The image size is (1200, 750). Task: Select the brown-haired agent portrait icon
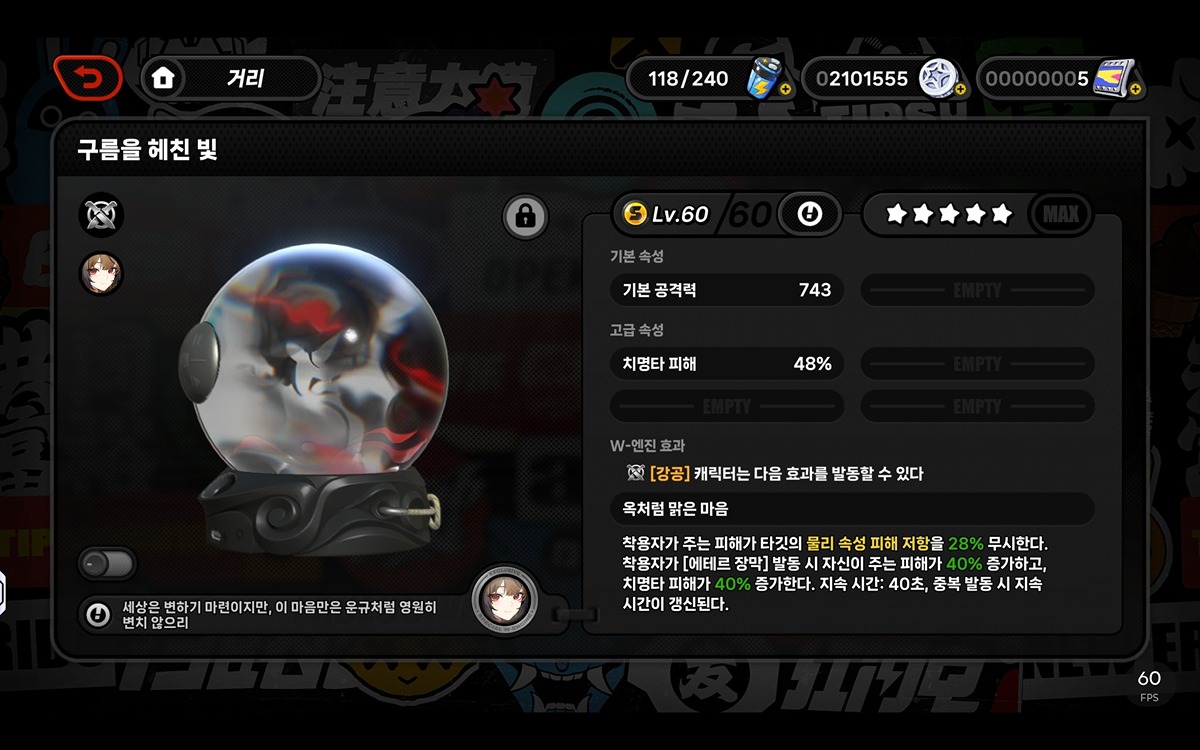101,274
